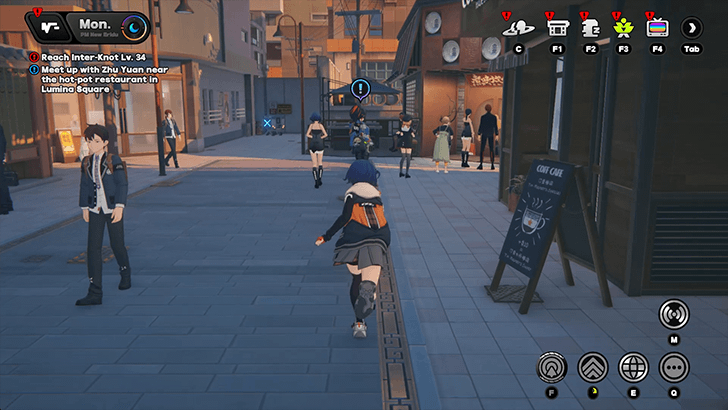The image size is (728, 410).
Task: Open the sleeping-figure icon in the top bar
Action: [590, 28]
